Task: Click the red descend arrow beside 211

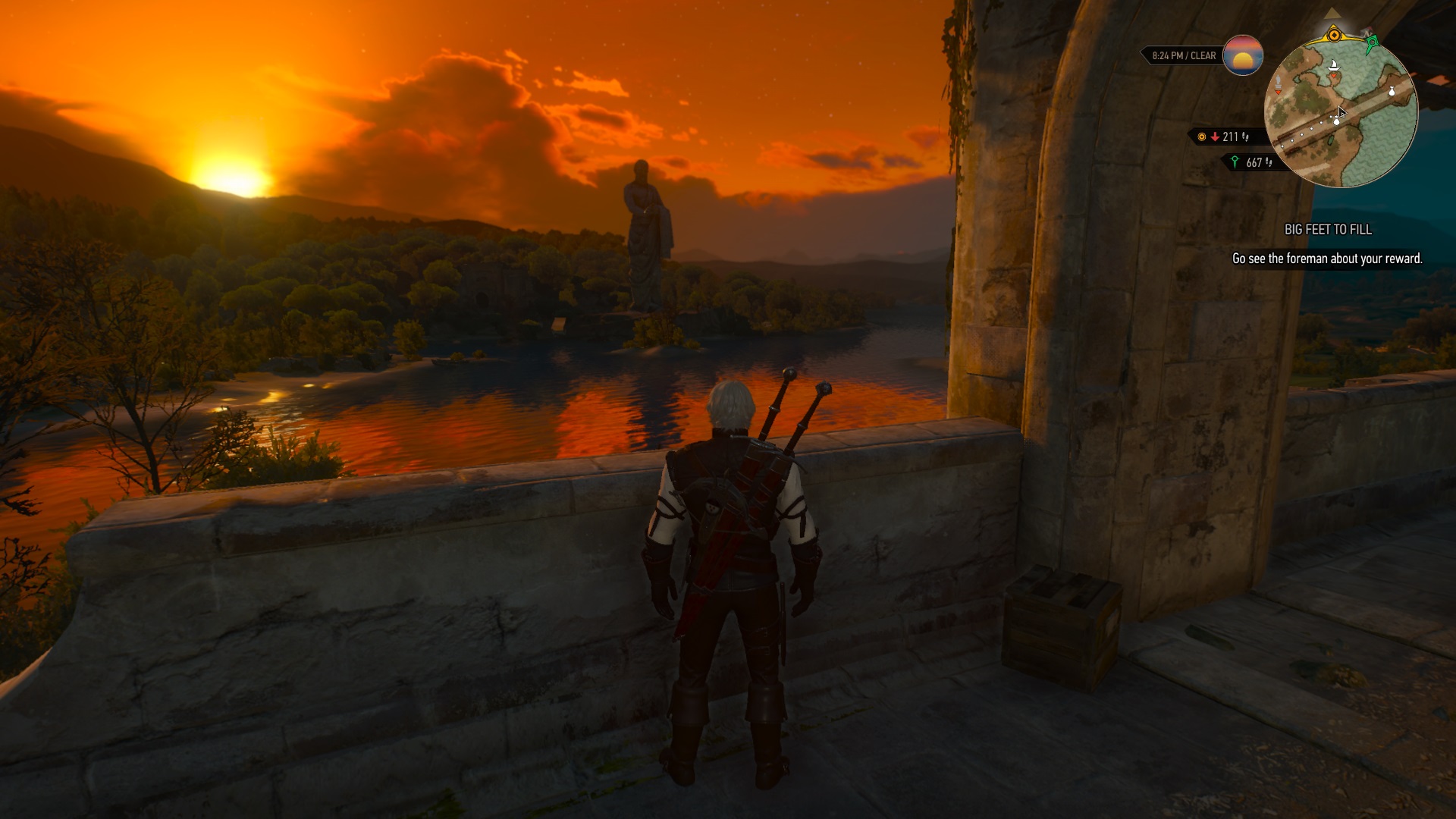Action: click(1216, 138)
